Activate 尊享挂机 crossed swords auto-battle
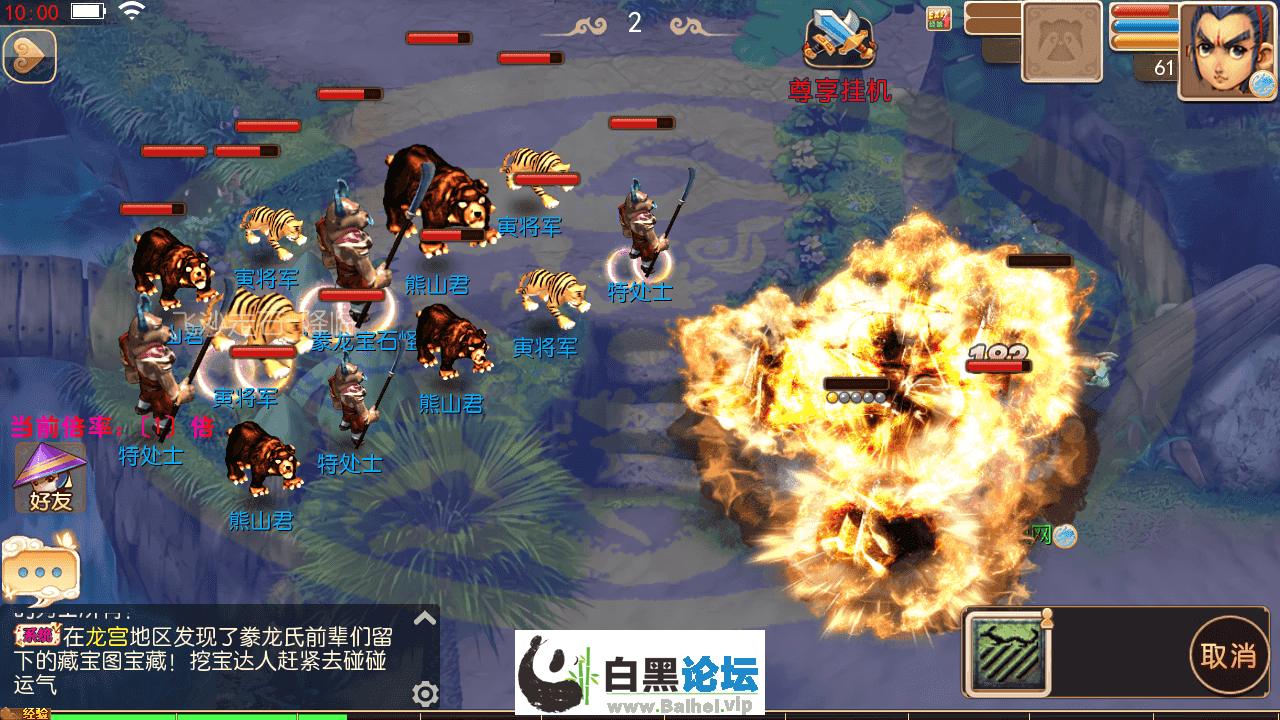This screenshot has width=1280, height=720. pyautogui.click(x=840, y=40)
